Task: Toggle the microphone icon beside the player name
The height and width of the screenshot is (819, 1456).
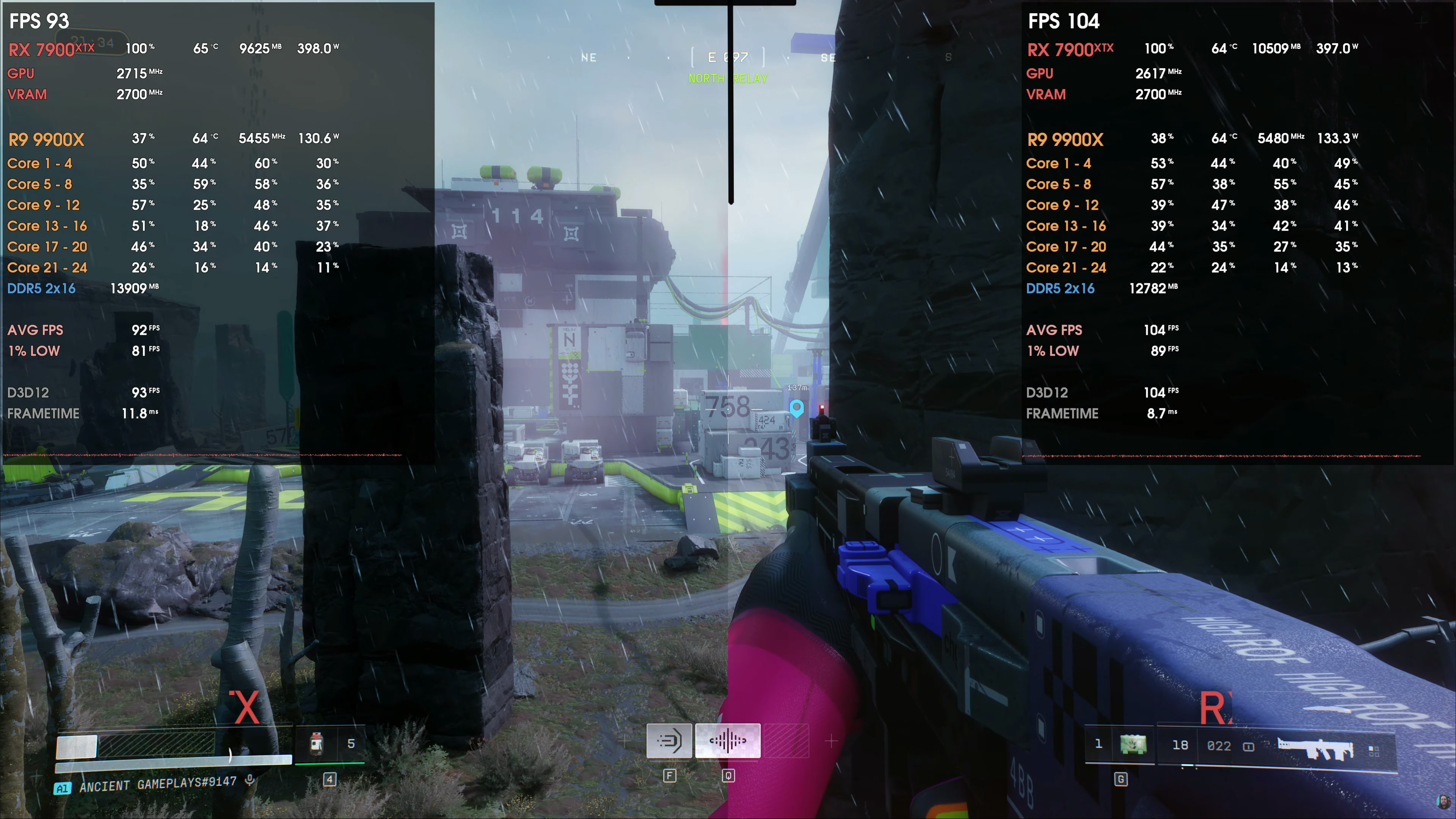Action: click(250, 781)
